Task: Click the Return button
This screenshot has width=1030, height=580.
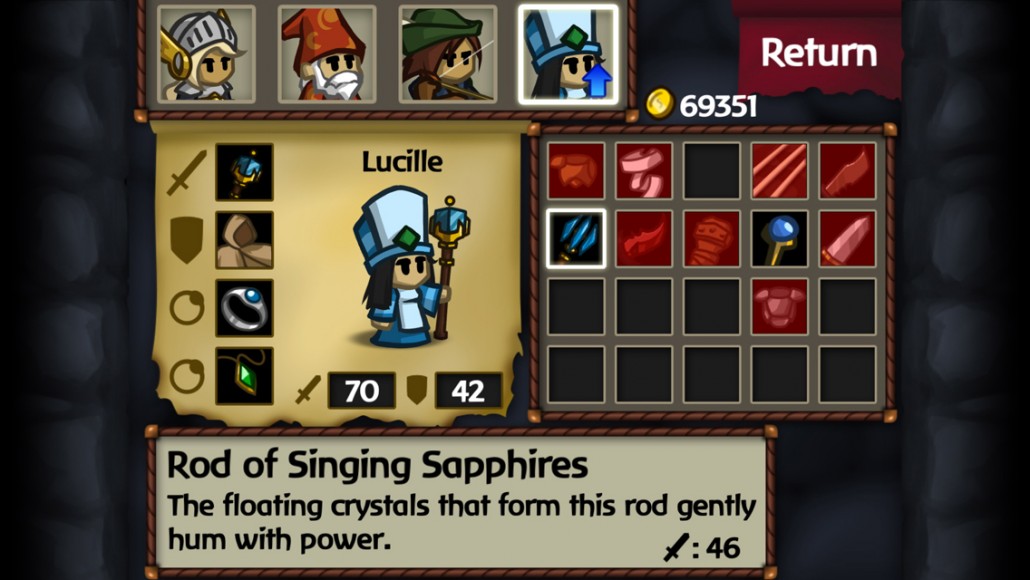Action: click(818, 52)
